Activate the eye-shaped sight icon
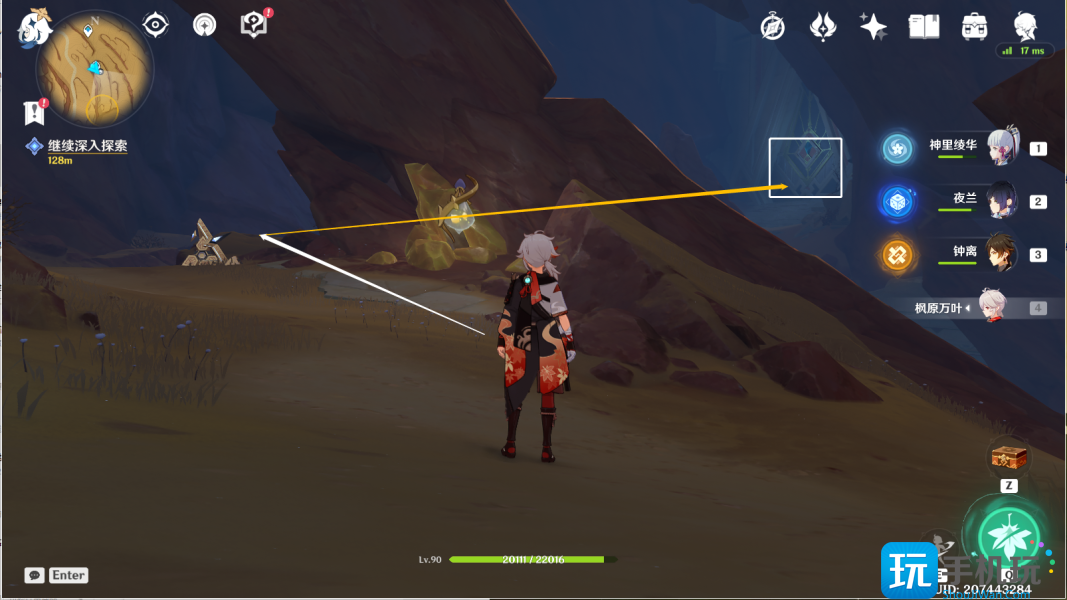Screen dimensions: 1067x600 (x=155, y=25)
